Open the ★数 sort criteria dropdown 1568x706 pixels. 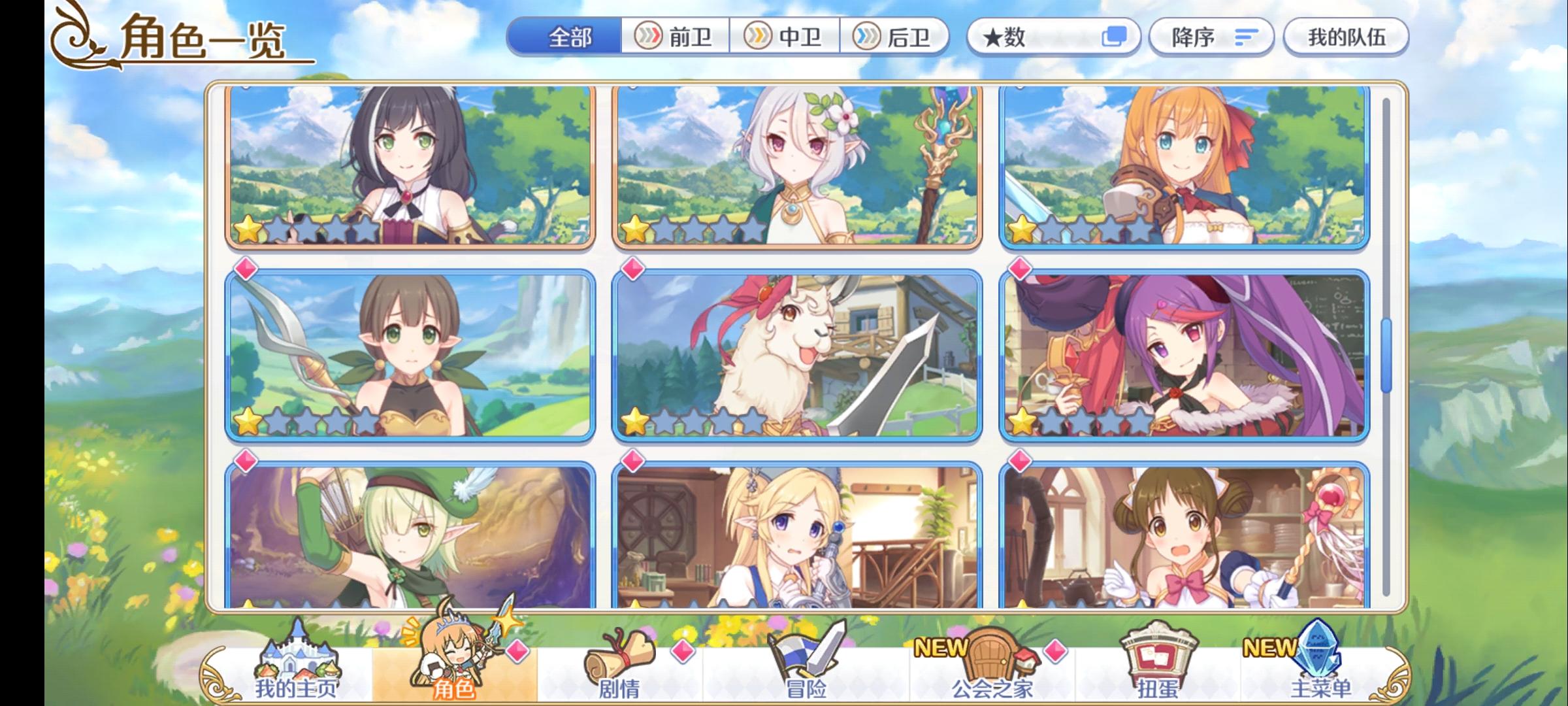(x=1052, y=37)
